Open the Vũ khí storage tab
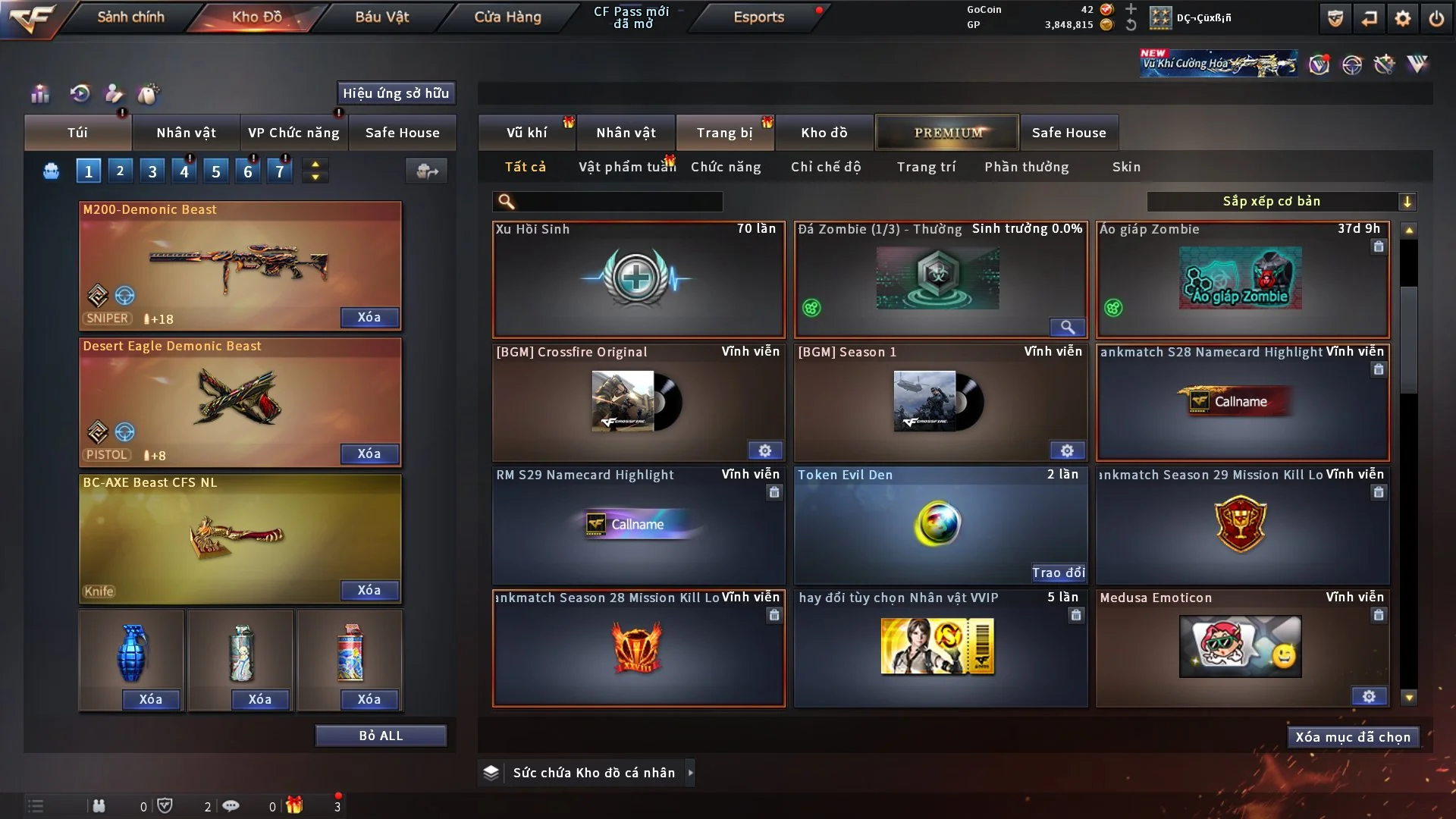1456x819 pixels. coord(526,133)
